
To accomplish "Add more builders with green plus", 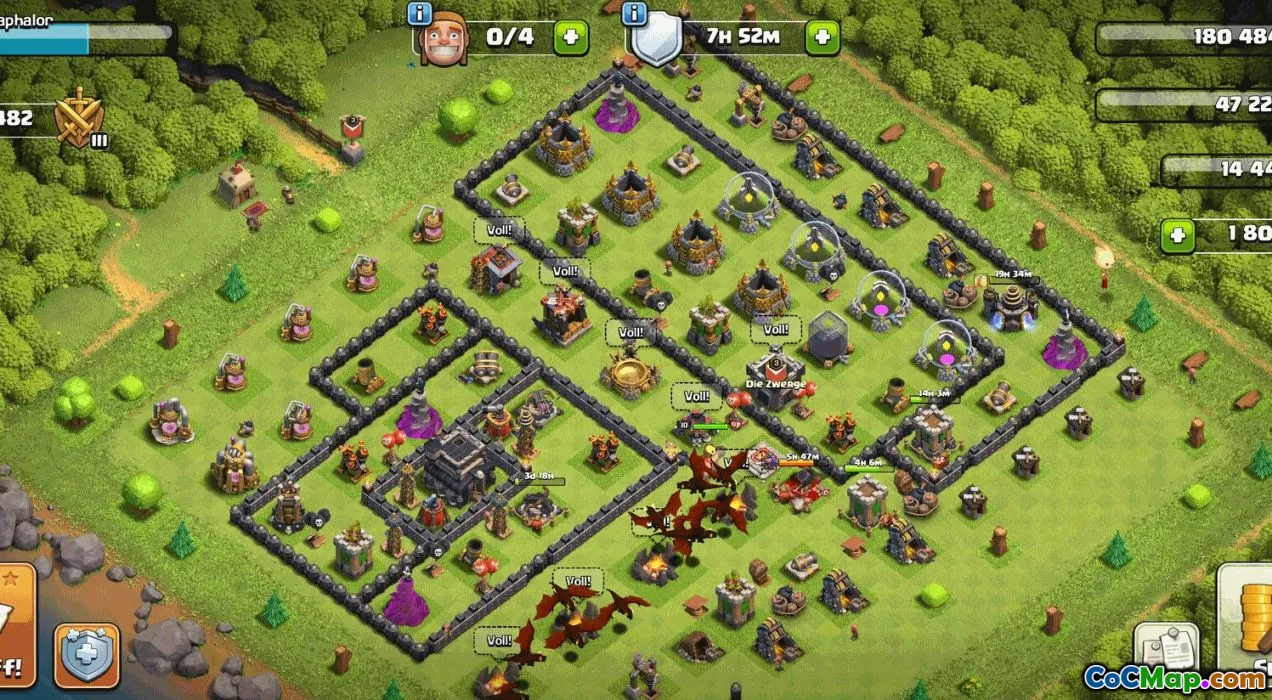I will (571, 38).
